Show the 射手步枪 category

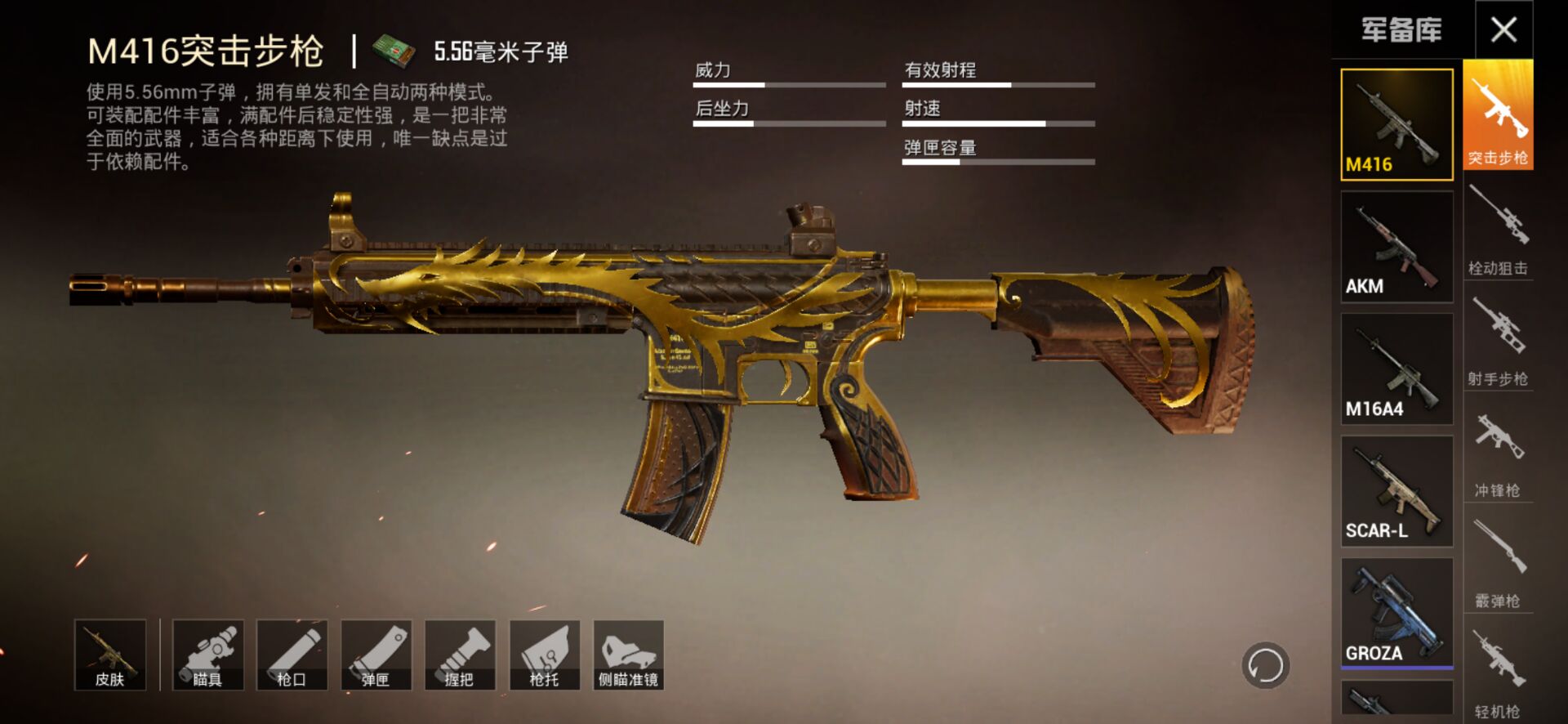pyautogui.click(x=1498, y=340)
